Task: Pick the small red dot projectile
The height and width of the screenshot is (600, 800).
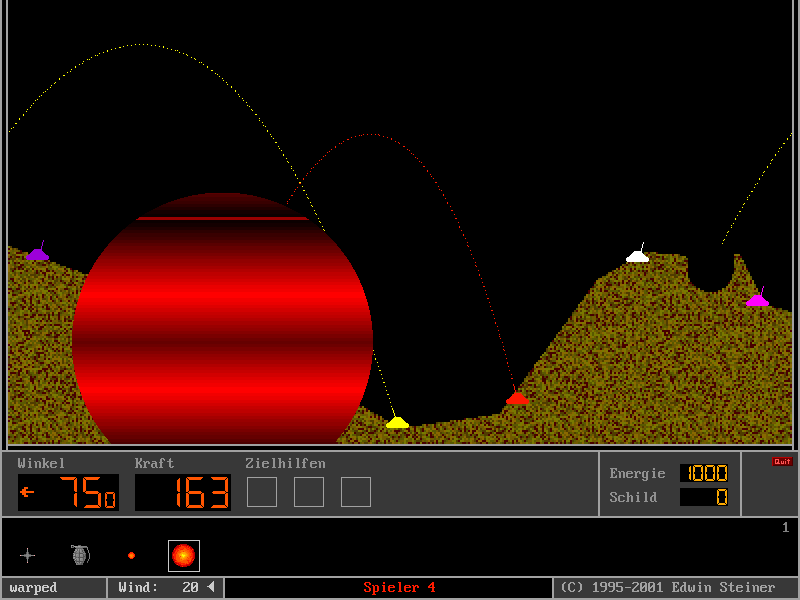Action: tap(131, 555)
